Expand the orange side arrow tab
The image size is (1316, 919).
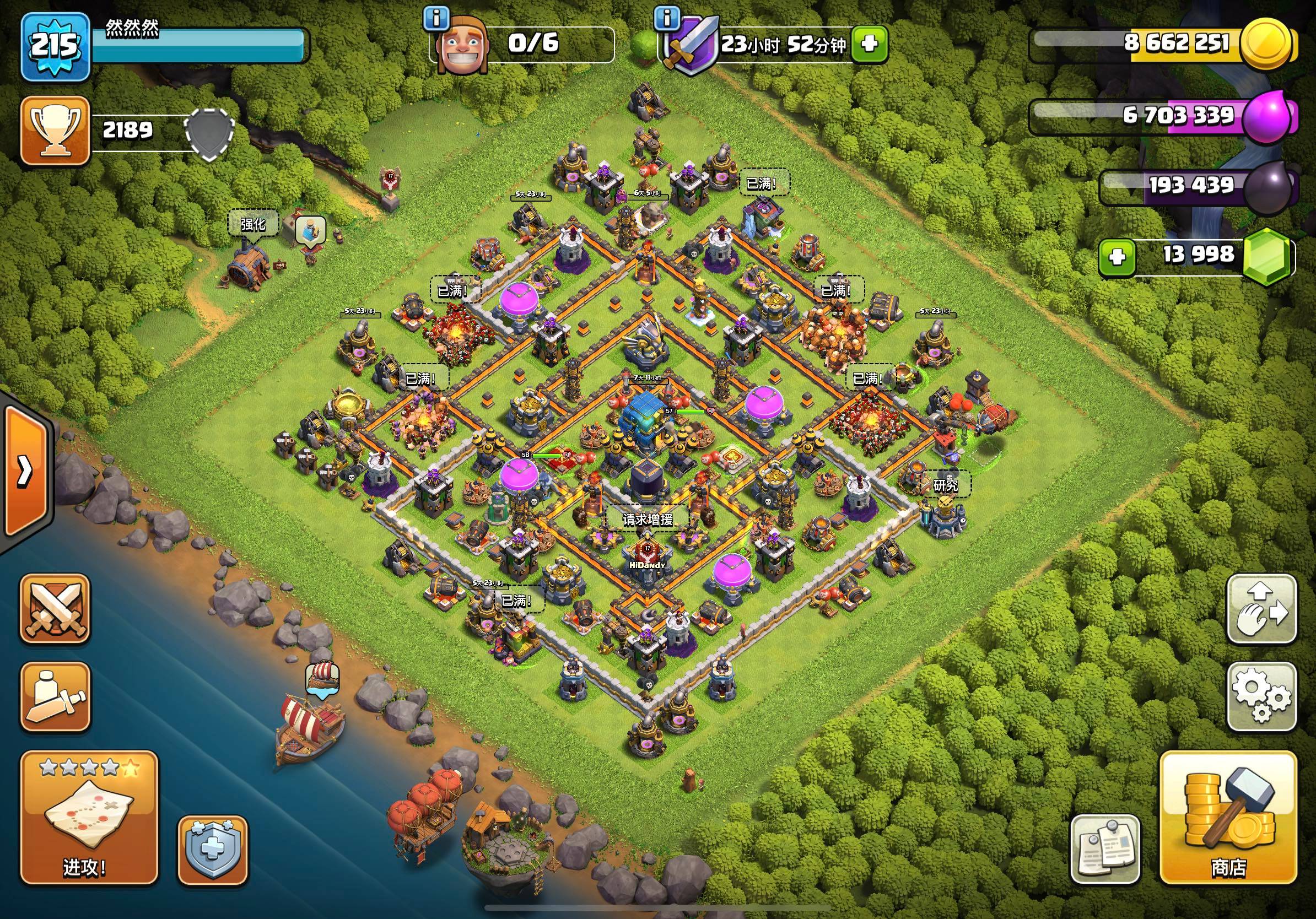(25, 471)
